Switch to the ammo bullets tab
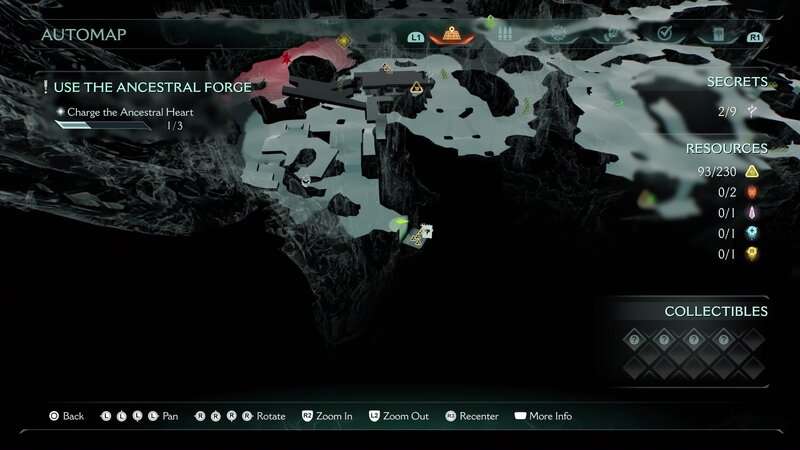 point(504,35)
